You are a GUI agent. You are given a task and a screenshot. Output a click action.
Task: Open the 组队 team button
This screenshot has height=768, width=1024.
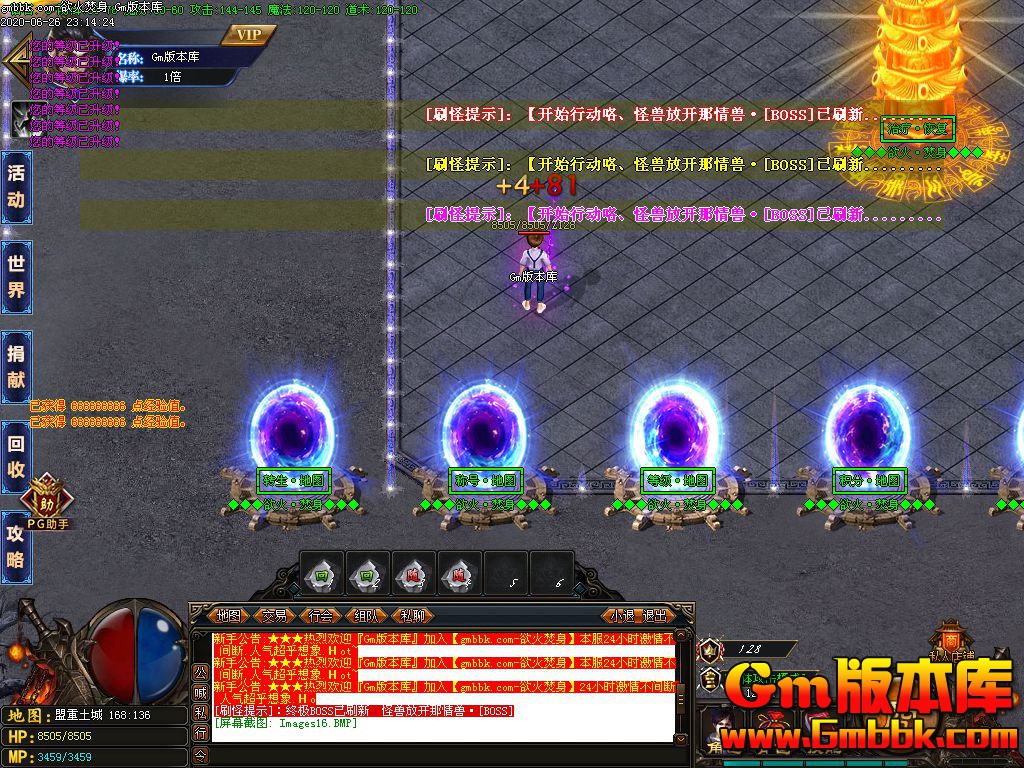[366, 615]
